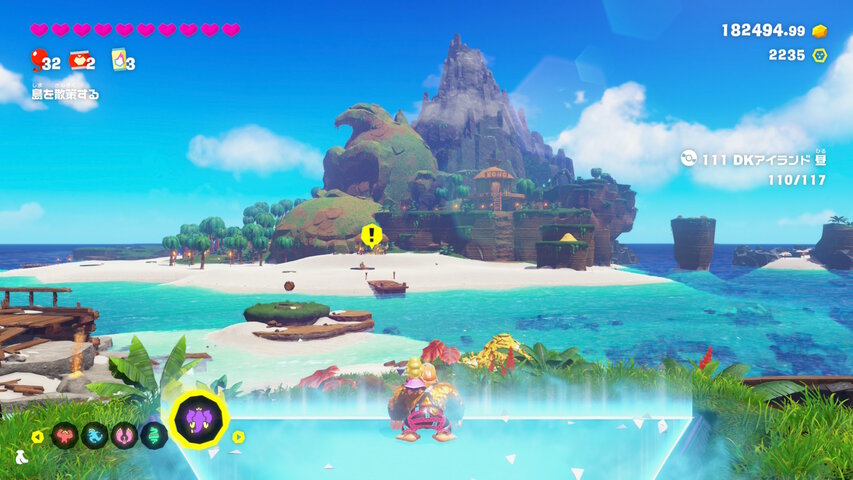The height and width of the screenshot is (480, 853).
Task: Select the red Kong Bananza transformation icon
Action: (x=65, y=435)
